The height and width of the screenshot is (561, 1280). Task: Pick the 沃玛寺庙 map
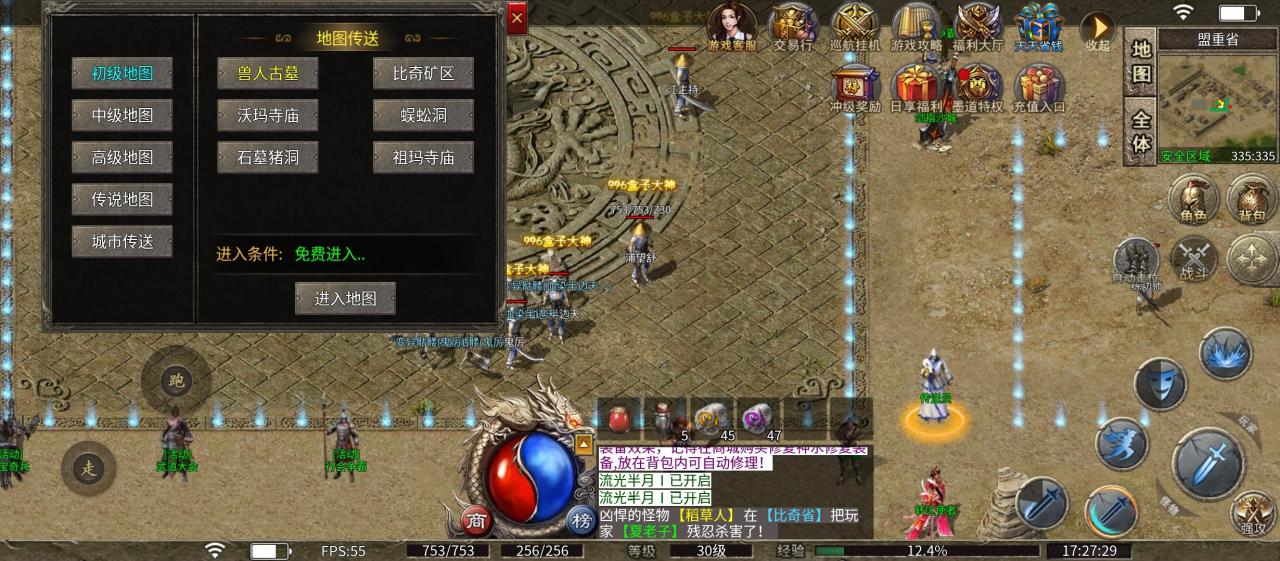tap(267, 115)
